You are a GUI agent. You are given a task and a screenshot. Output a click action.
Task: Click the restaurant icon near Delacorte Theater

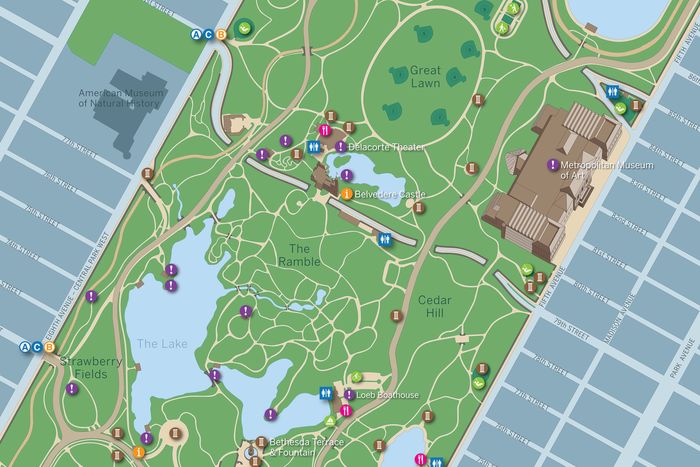(x=324, y=131)
